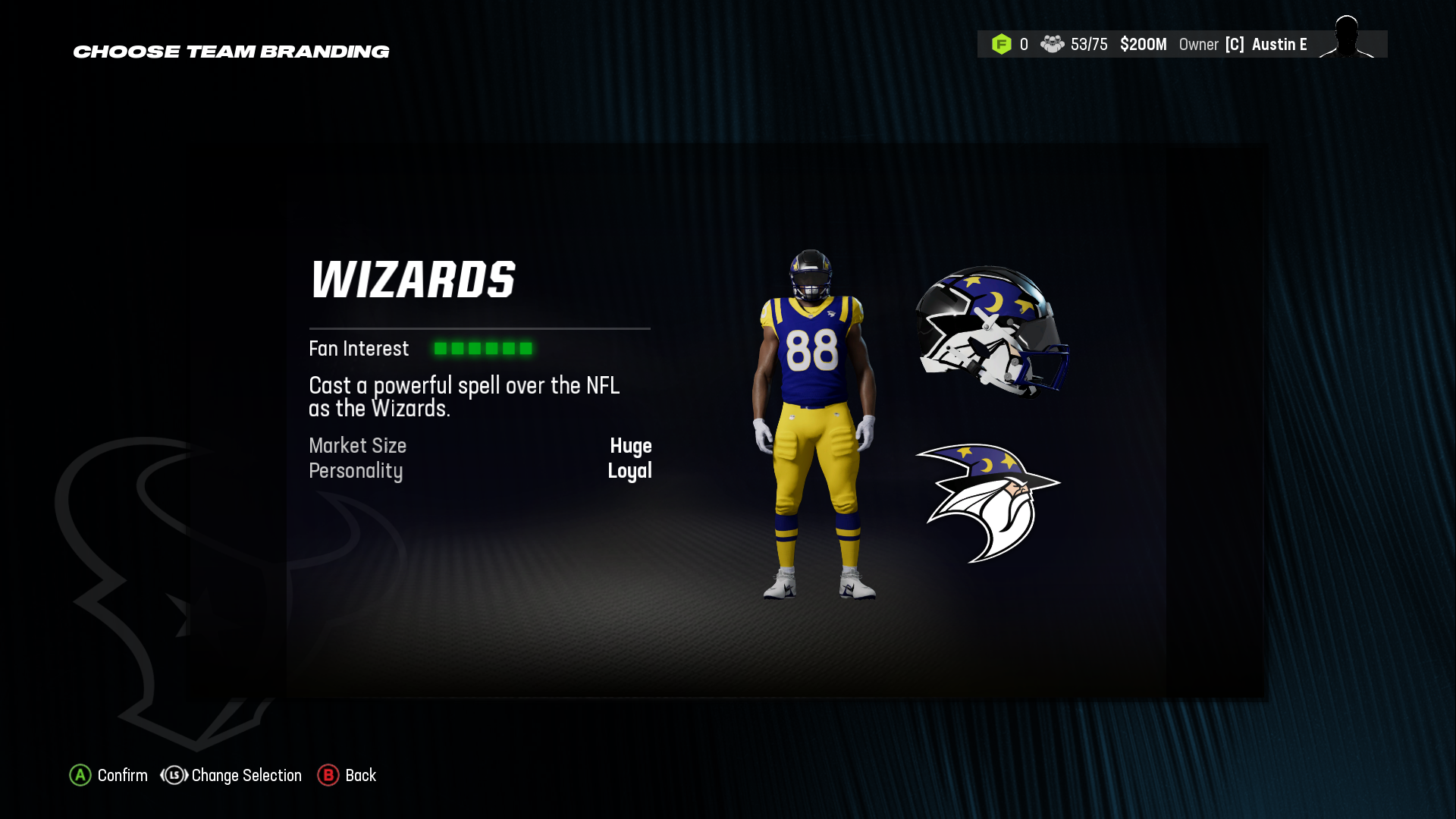Click the green Fan Interest meter
This screenshot has height=819, width=1456.
coord(483,349)
